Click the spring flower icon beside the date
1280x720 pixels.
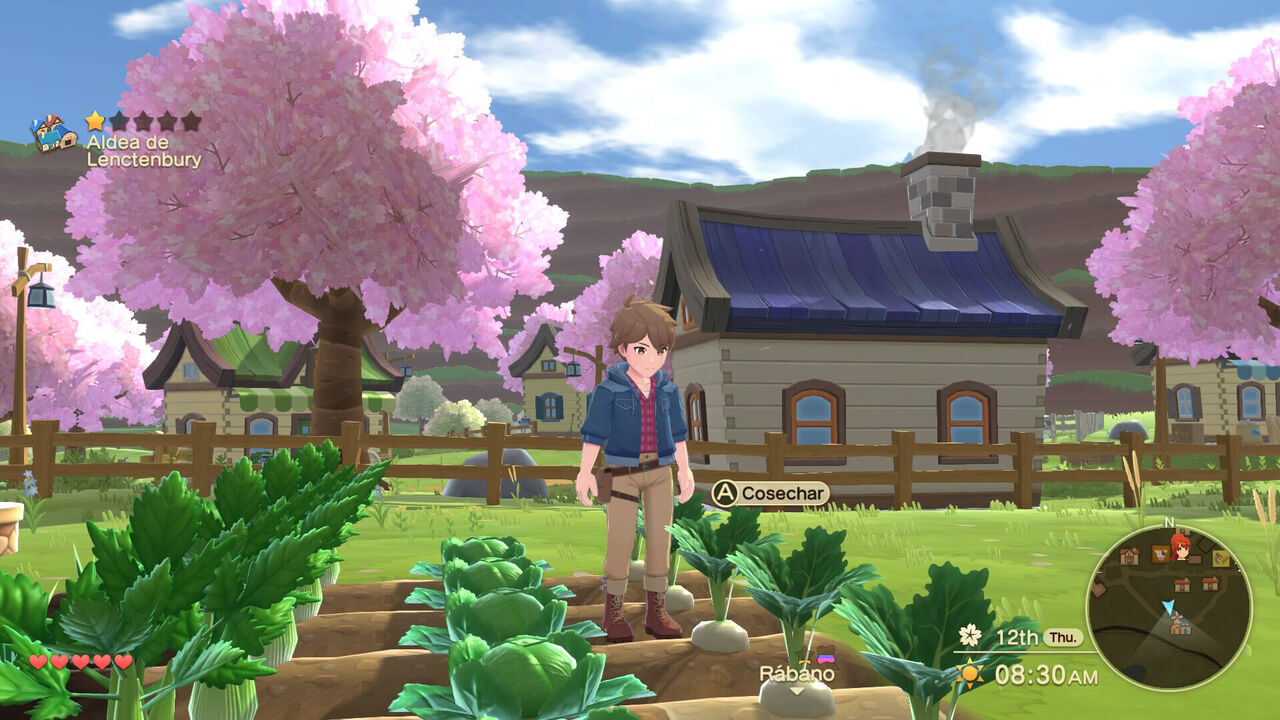(971, 633)
